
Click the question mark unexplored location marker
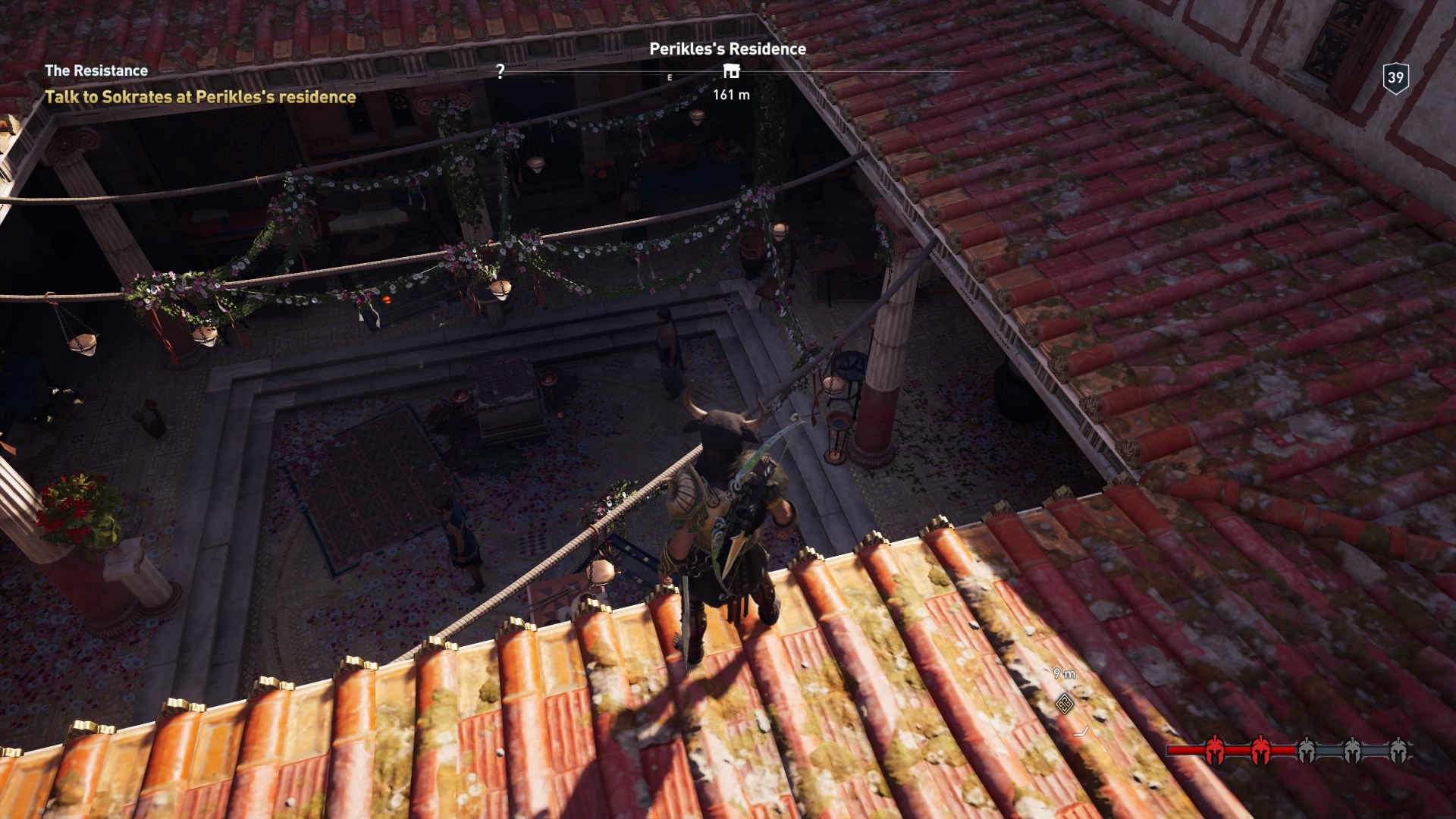(500, 72)
